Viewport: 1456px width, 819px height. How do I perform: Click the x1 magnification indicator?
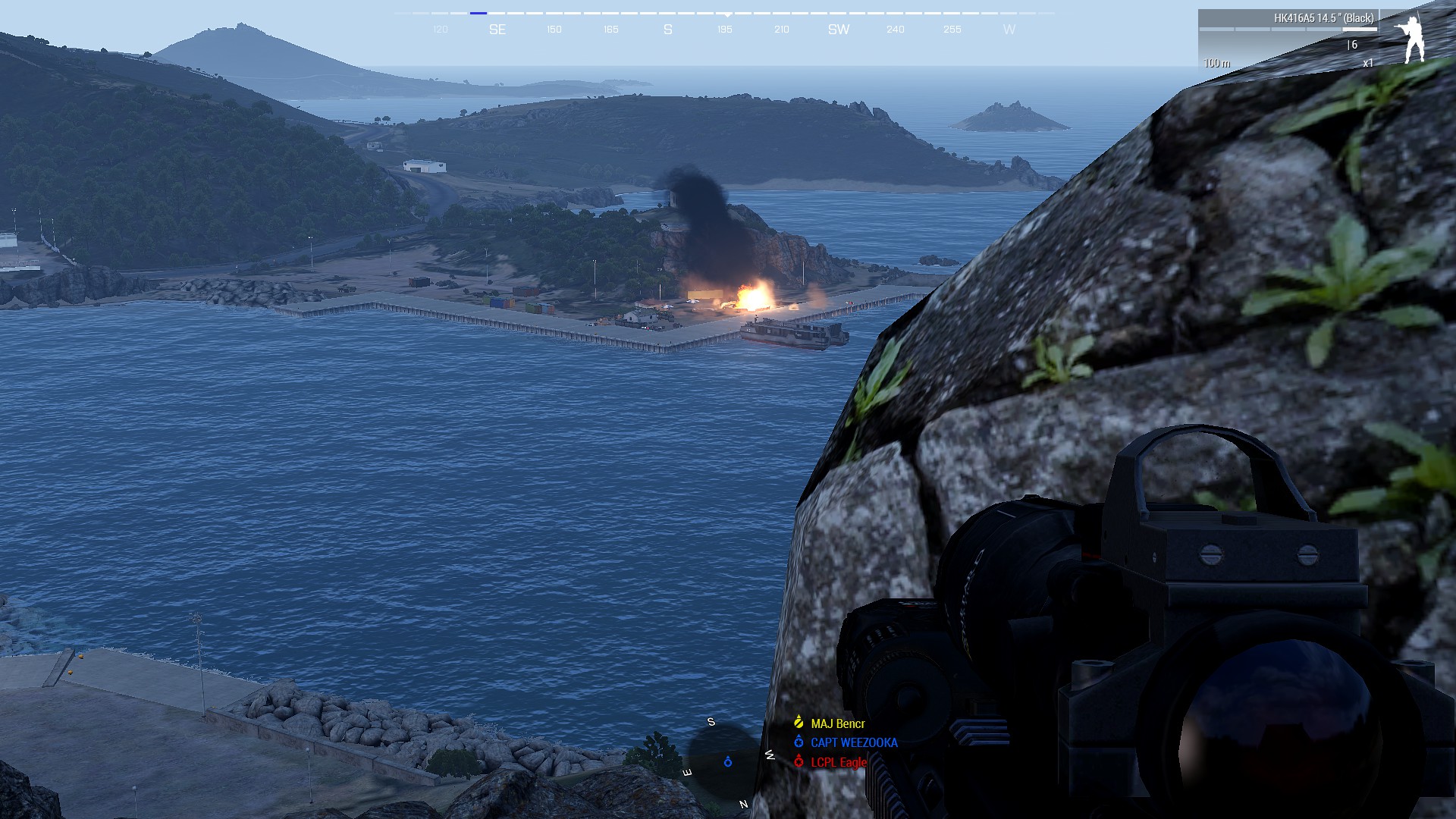tap(1369, 63)
